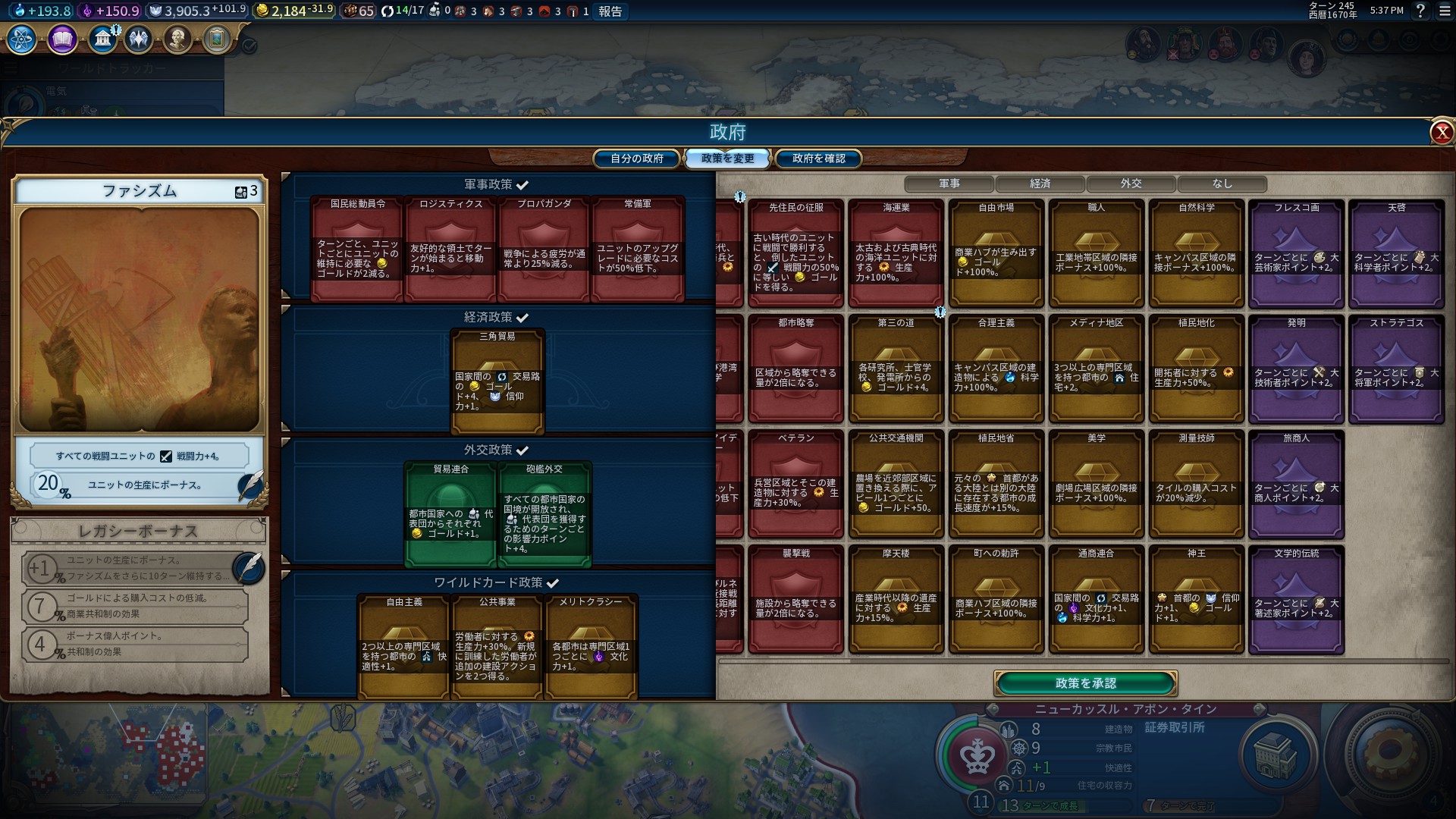Filter policy cards by 外交
This screenshot has height=819, width=1456.
click(x=1131, y=184)
